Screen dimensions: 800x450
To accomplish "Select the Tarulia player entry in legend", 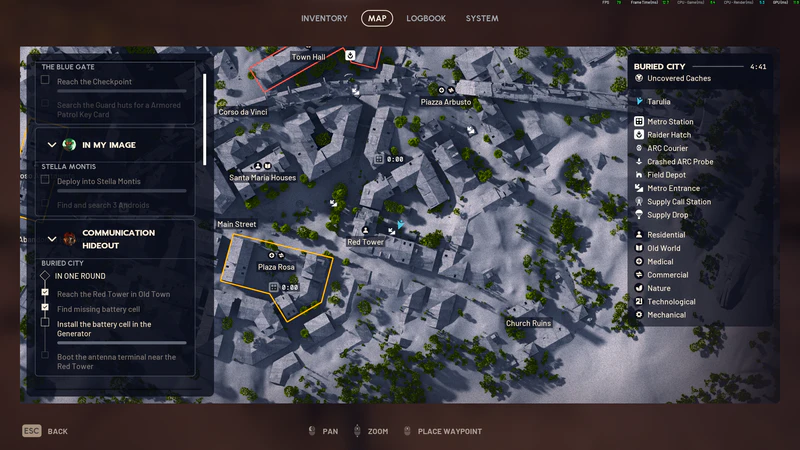I will click(x=659, y=102).
